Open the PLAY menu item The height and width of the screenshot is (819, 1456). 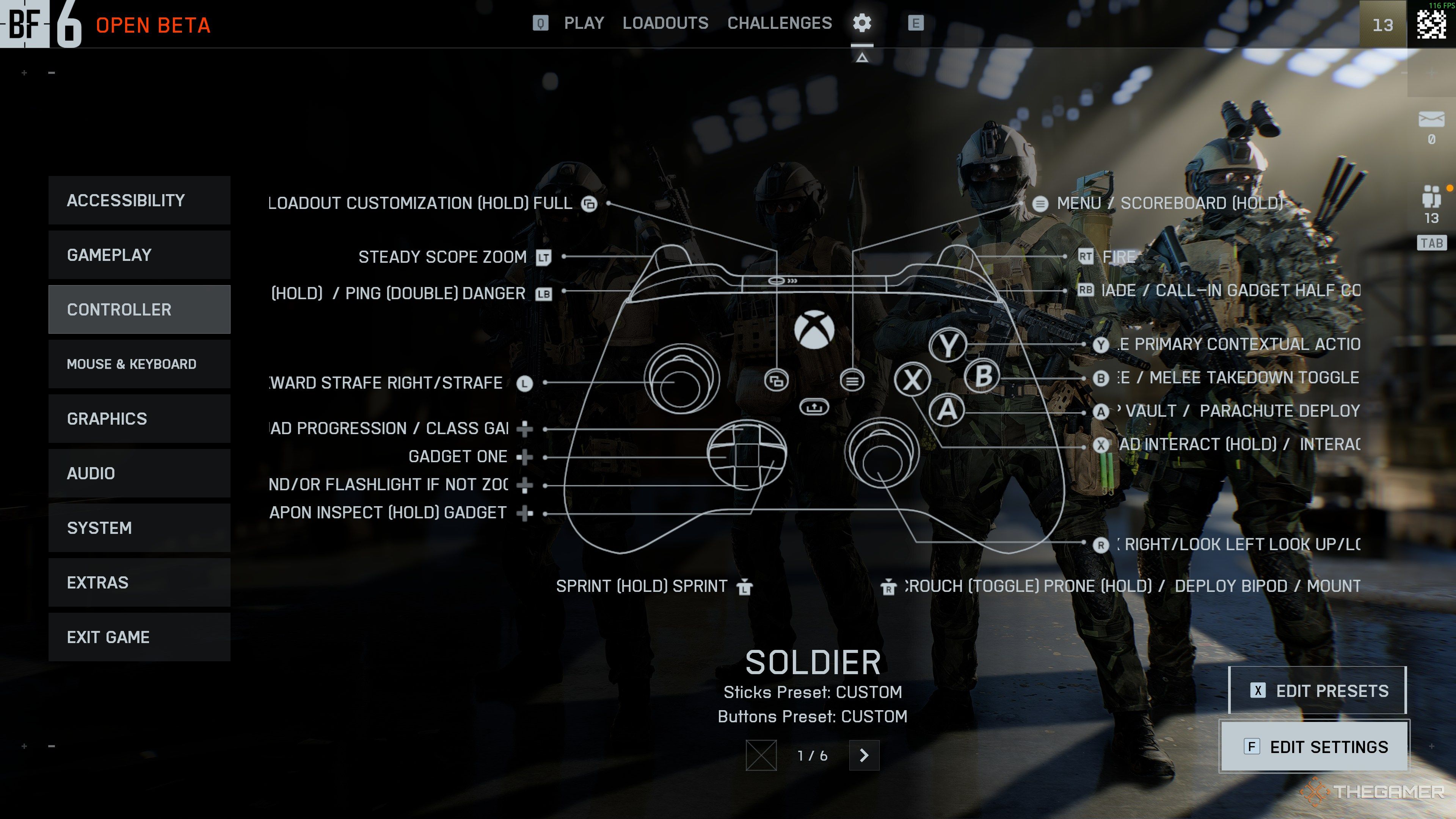click(x=584, y=23)
